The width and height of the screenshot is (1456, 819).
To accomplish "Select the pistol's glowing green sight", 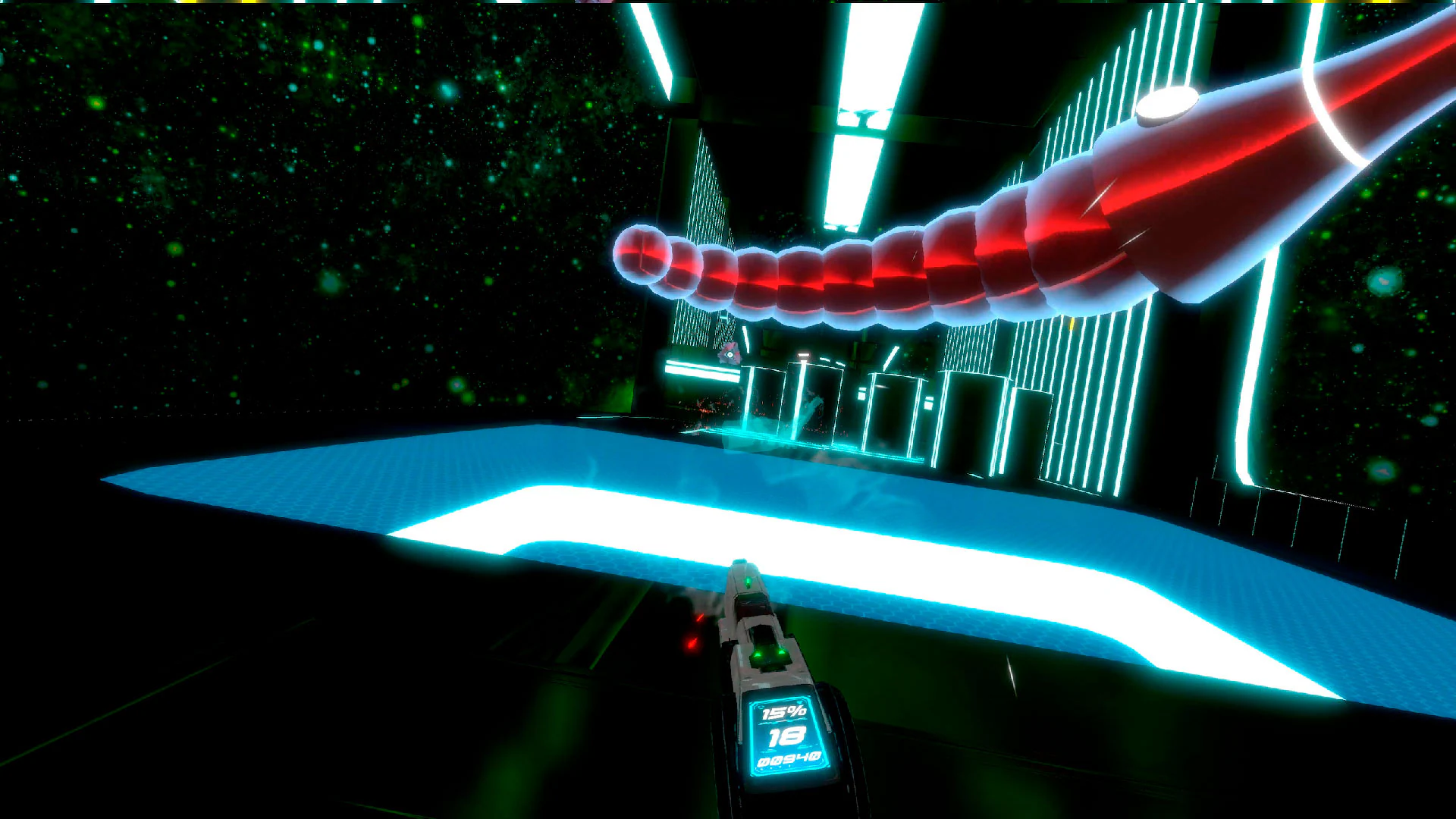I will 748,582.
